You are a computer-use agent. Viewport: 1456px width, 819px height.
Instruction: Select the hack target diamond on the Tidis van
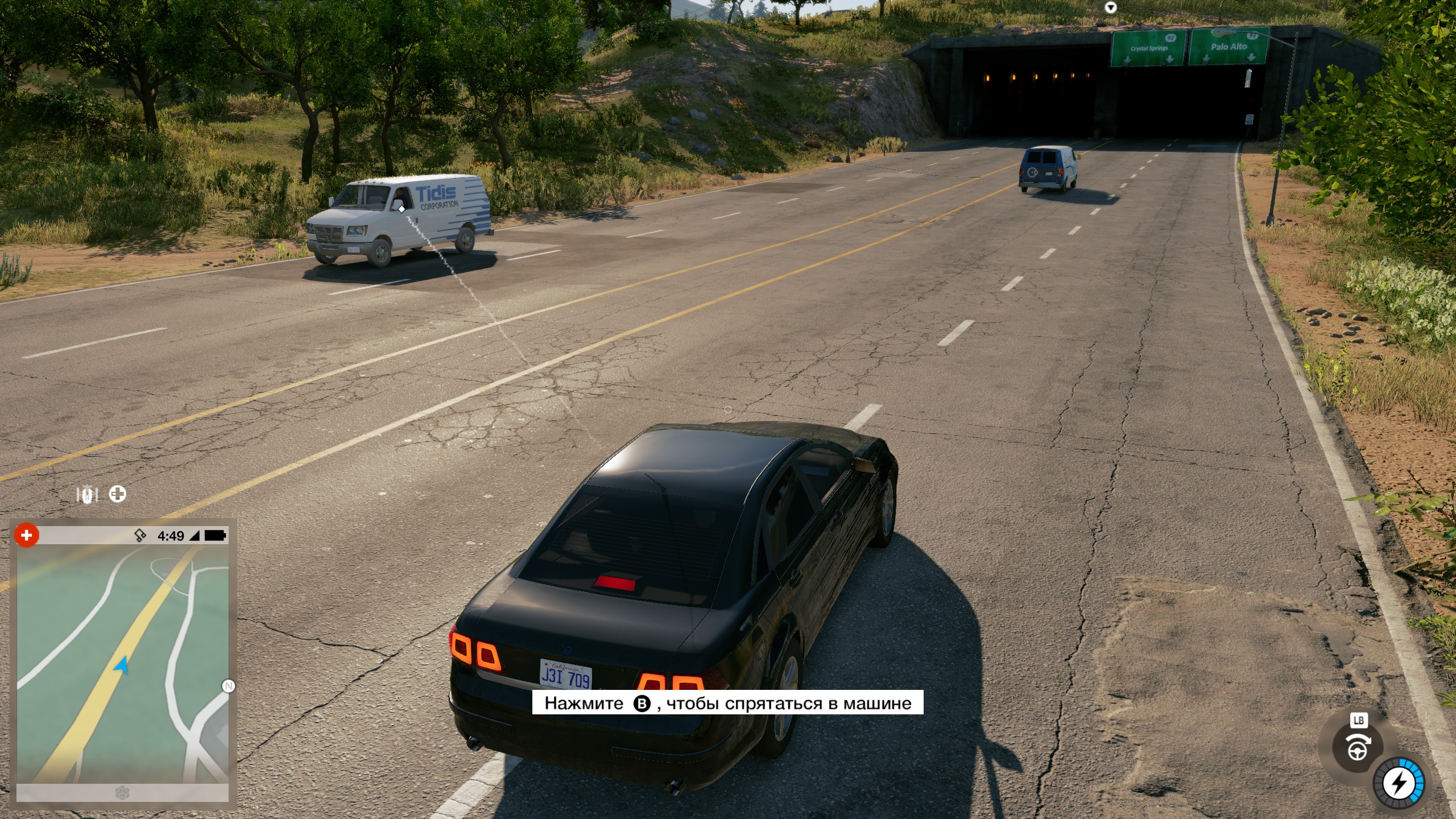402,209
